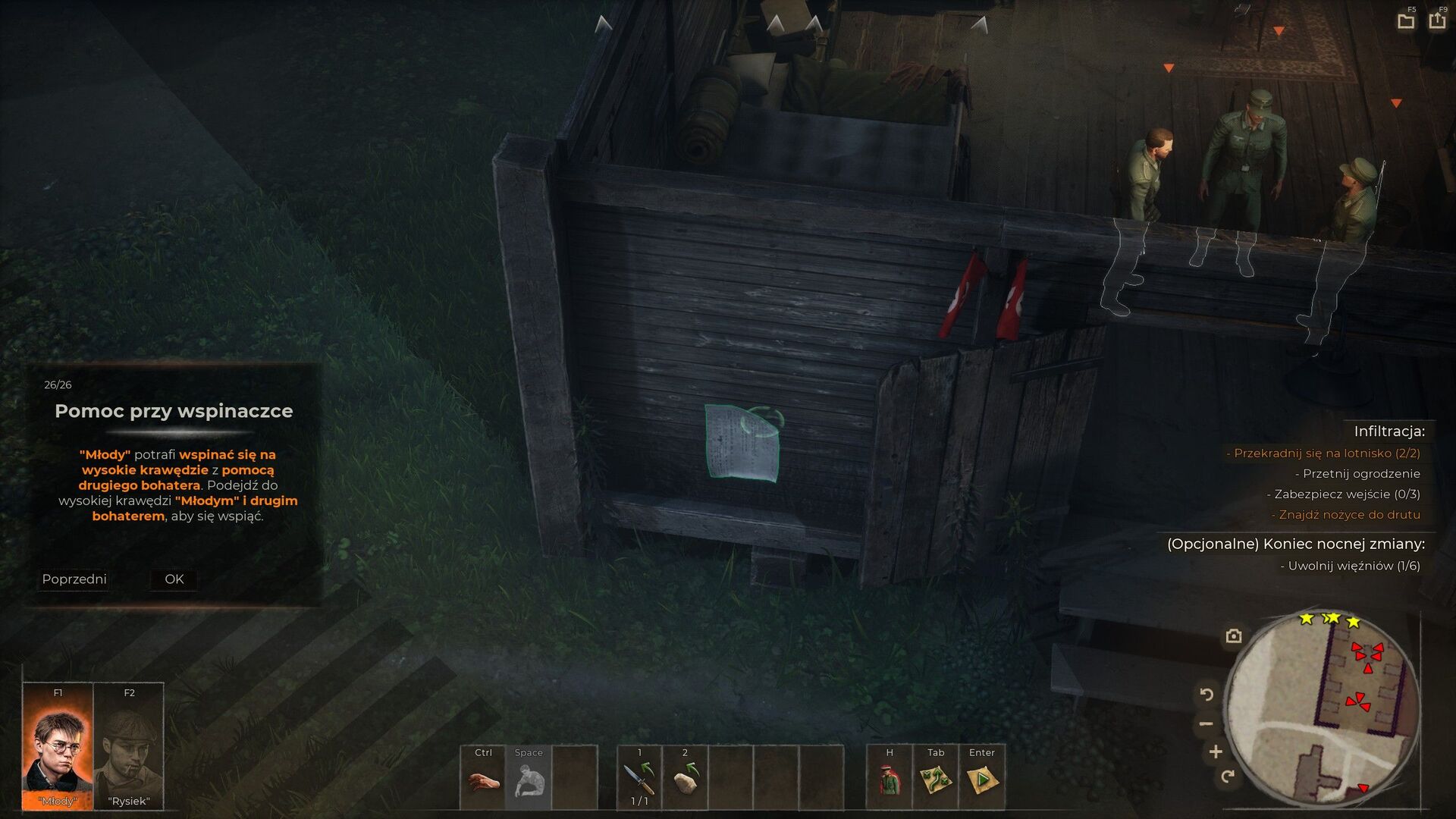Select the "Znajdź nożyce do drutu" objective

pyautogui.click(x=1349, y=515)
